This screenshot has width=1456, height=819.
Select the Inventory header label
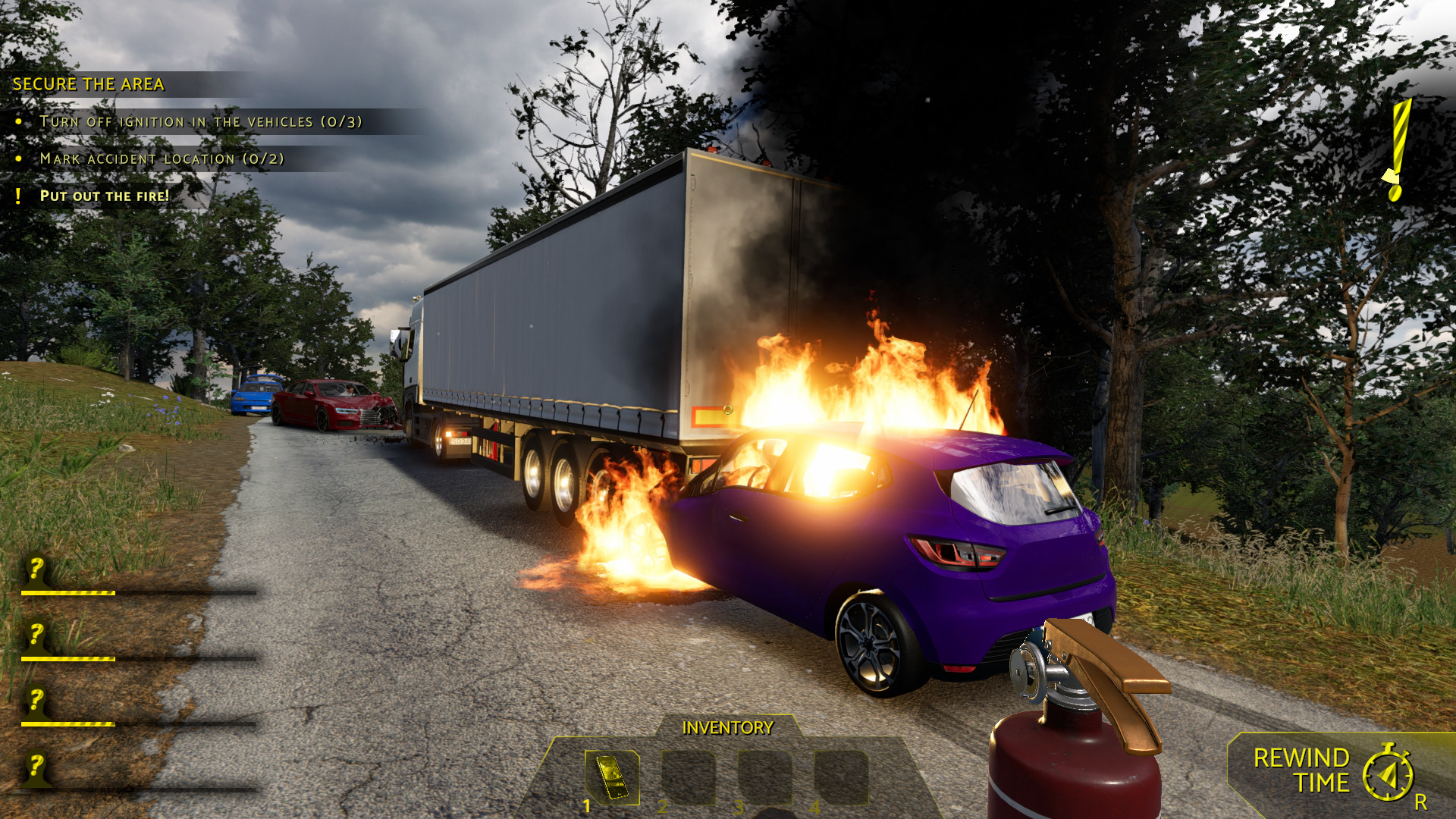[x=726, y=728]
